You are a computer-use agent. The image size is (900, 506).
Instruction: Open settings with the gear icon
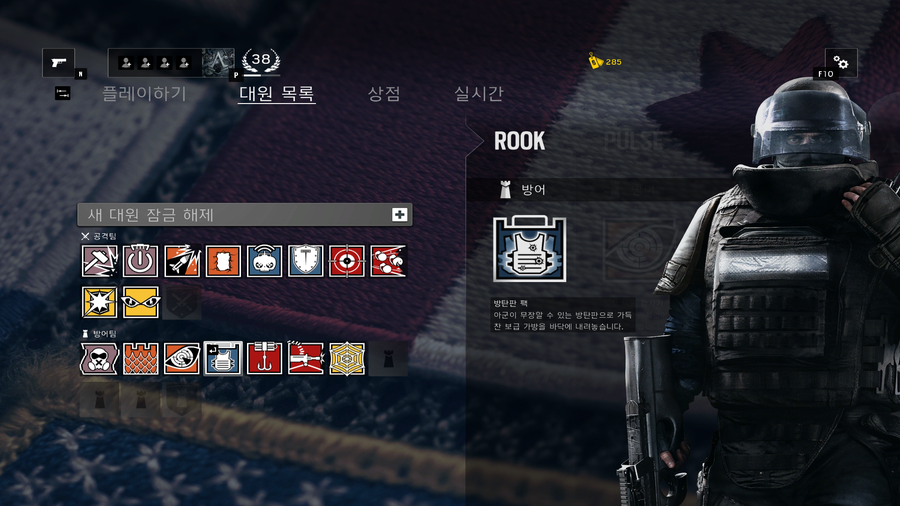[x=840, y=63]
